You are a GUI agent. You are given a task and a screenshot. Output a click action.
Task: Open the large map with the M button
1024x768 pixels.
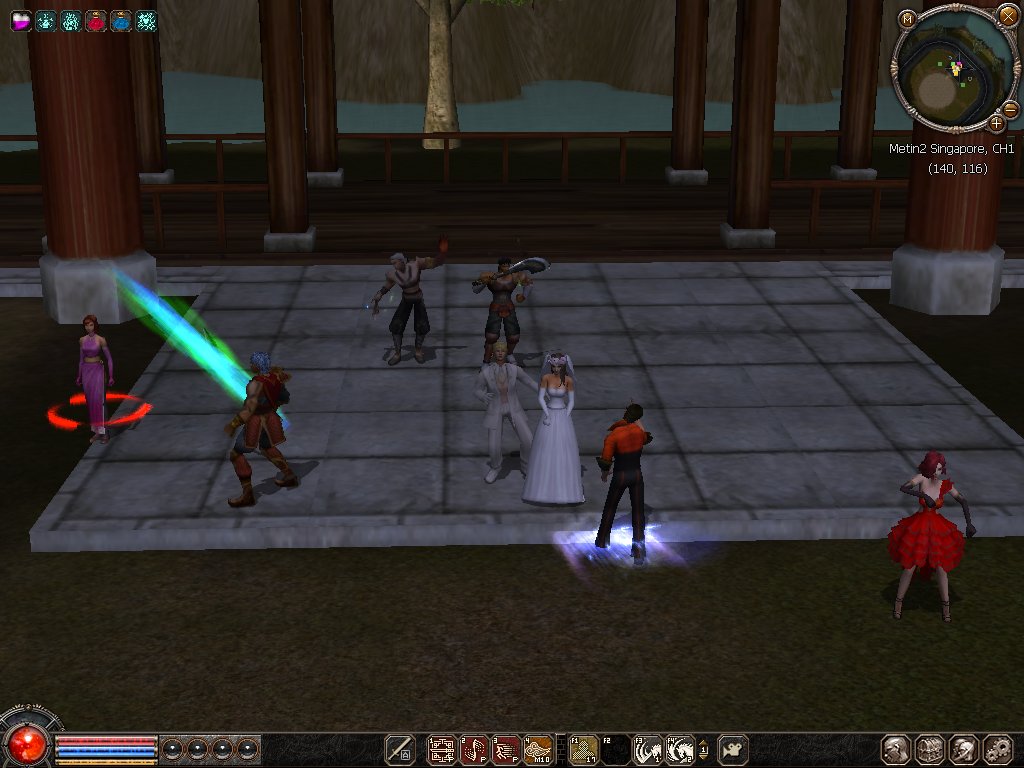point(907,18)
